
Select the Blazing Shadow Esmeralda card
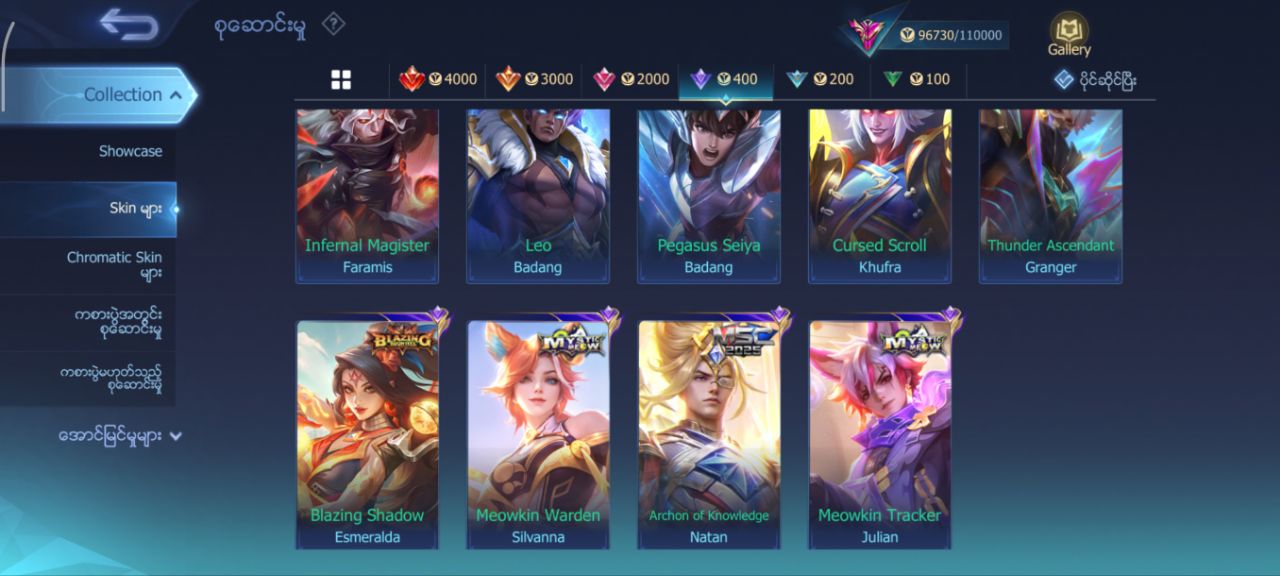[x=367, y=435]
